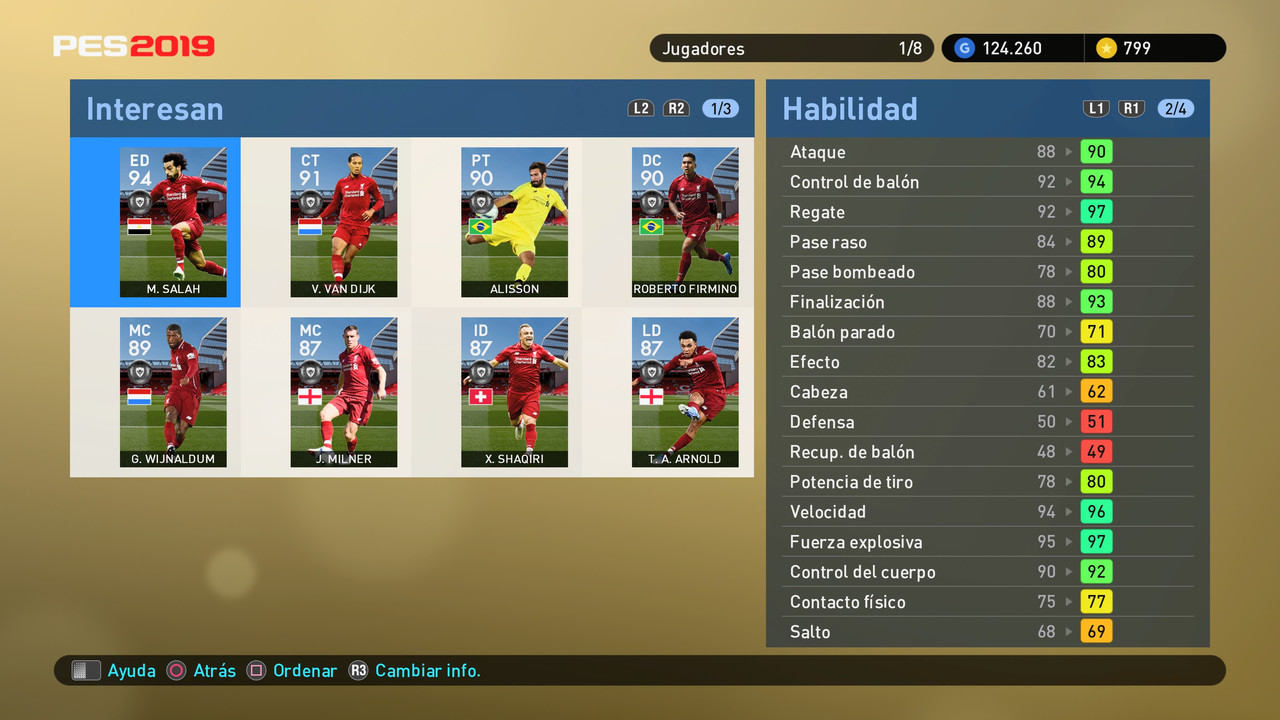Select Roberto Firmino's card
This screenshot has height=720, width=1280.
[x=685, y=222]
